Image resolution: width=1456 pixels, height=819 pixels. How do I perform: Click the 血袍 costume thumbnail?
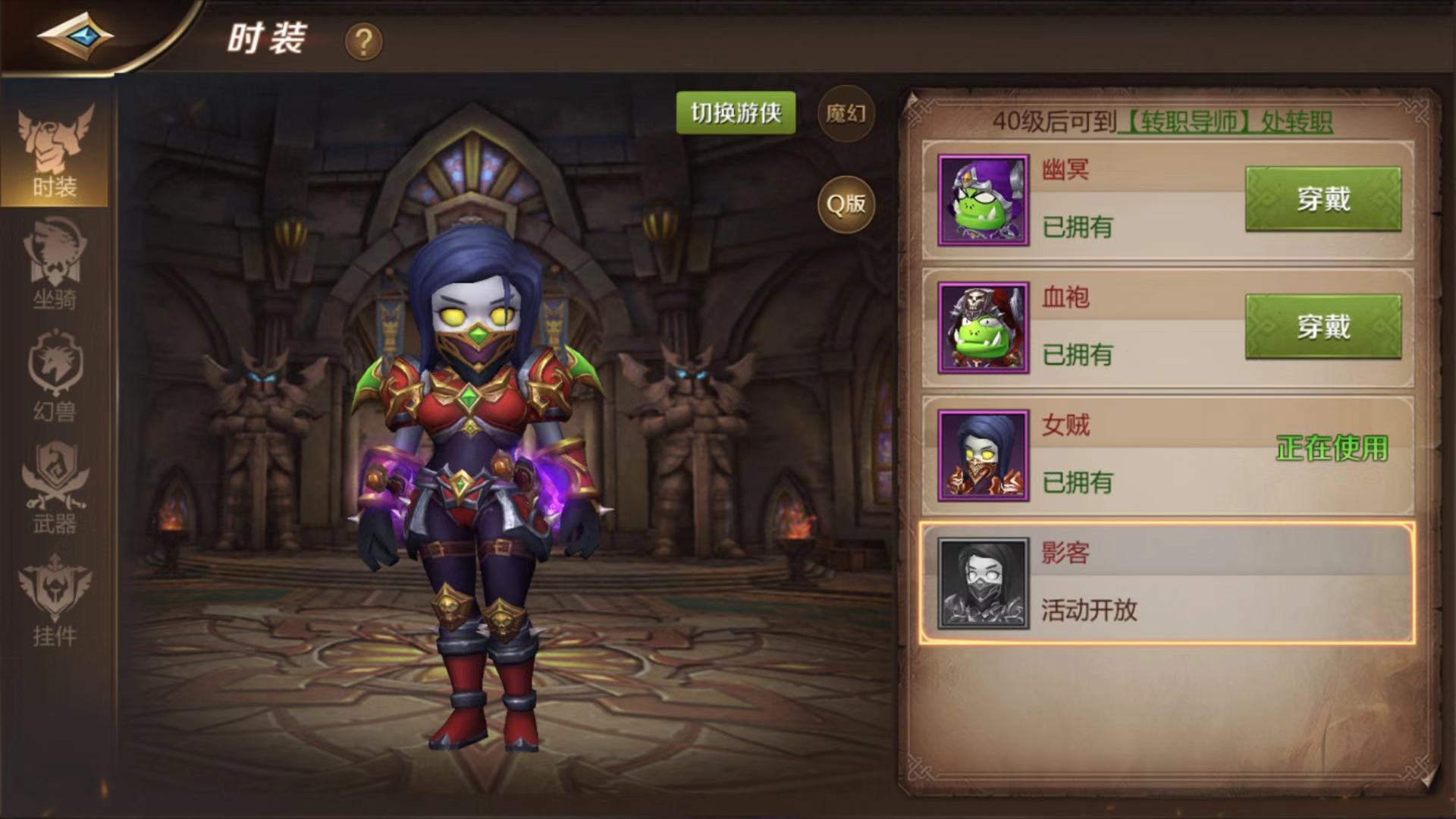point(982,327)
